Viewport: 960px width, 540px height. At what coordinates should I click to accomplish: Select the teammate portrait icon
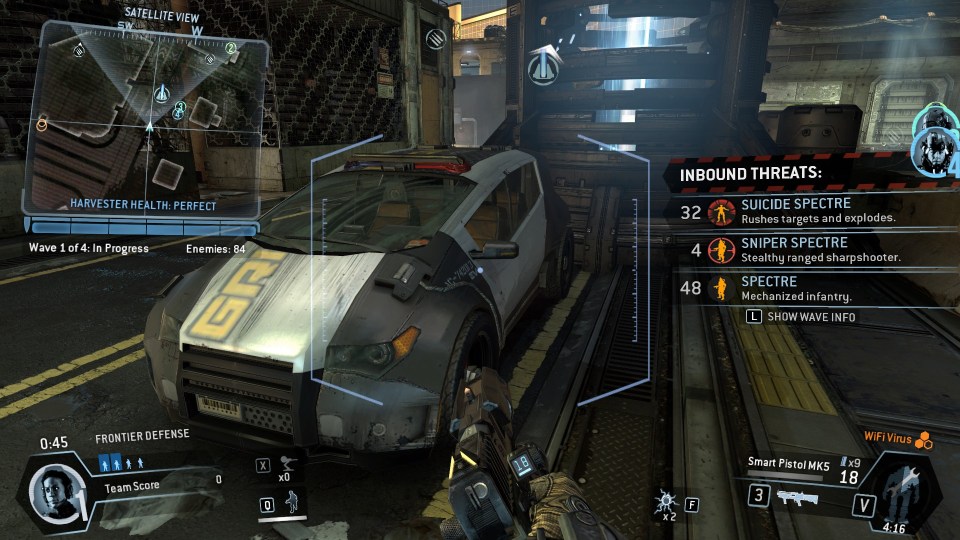[x=937, y=144]
